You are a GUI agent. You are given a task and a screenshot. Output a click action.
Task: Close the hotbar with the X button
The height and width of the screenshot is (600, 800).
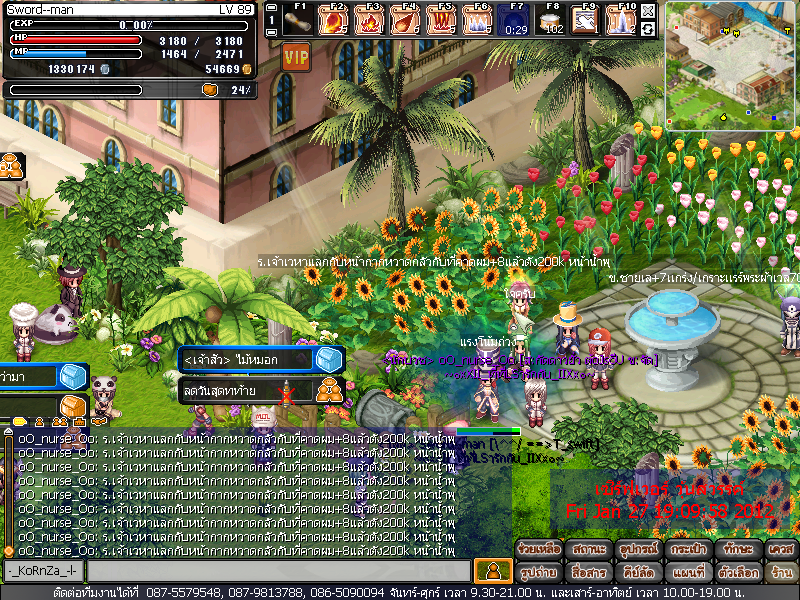pyautogui.click(x=648, y=11)
